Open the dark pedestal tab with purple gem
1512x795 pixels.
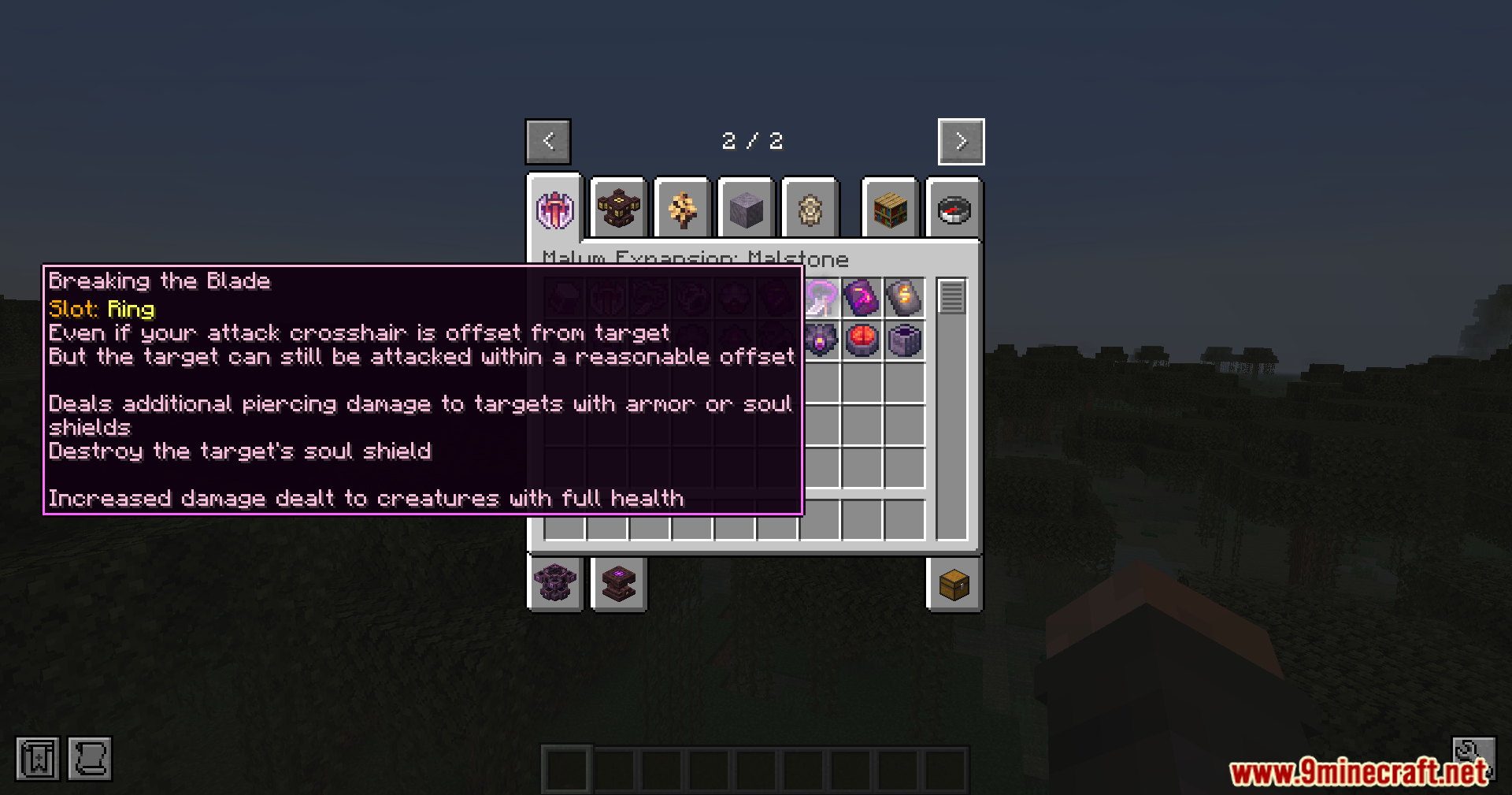tap(618, 584)
